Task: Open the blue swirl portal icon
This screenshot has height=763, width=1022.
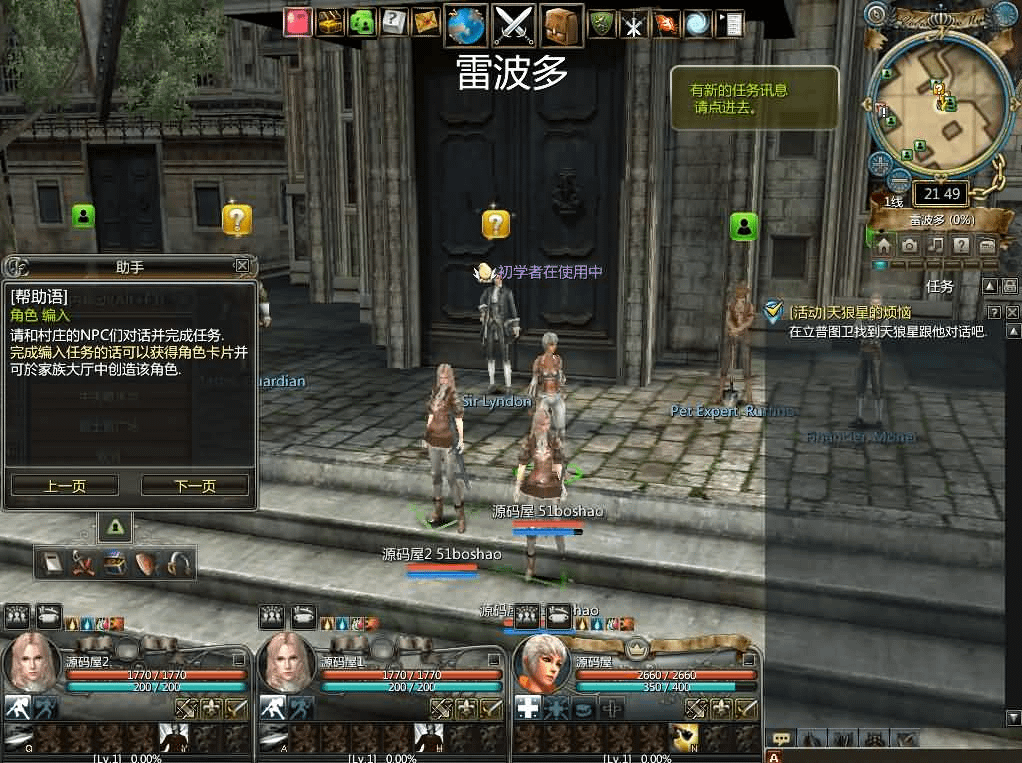Action: pyautogui.click(x=698, y=24)
